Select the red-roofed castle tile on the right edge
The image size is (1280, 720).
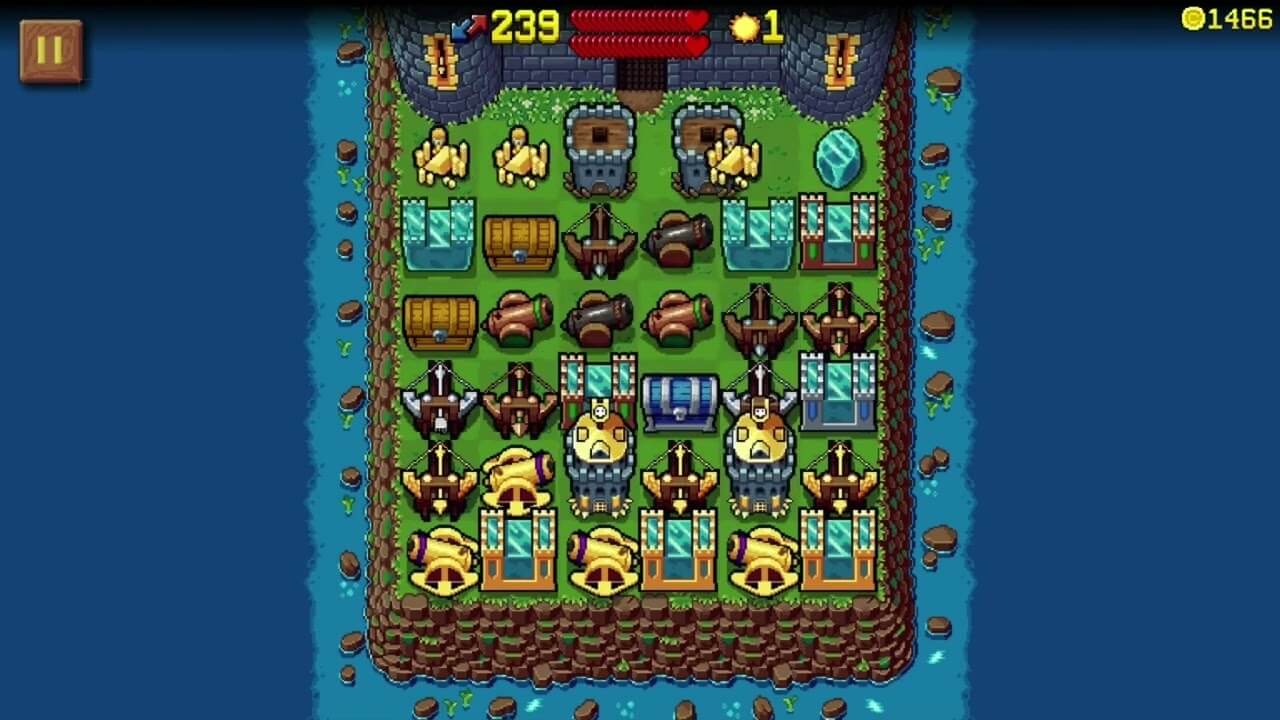coord(838,230)
